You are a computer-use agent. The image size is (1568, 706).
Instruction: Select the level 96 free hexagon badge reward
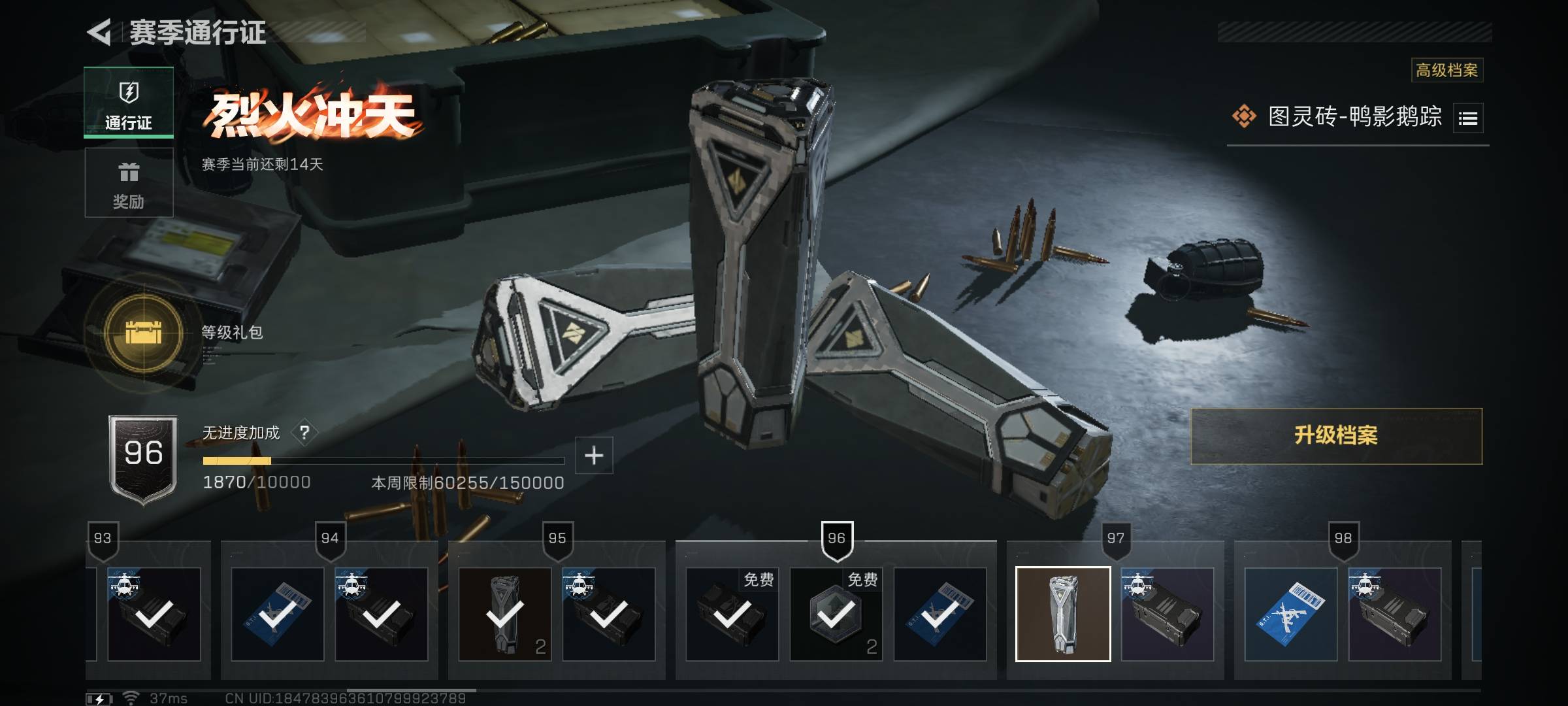click(x=836, y=614)
